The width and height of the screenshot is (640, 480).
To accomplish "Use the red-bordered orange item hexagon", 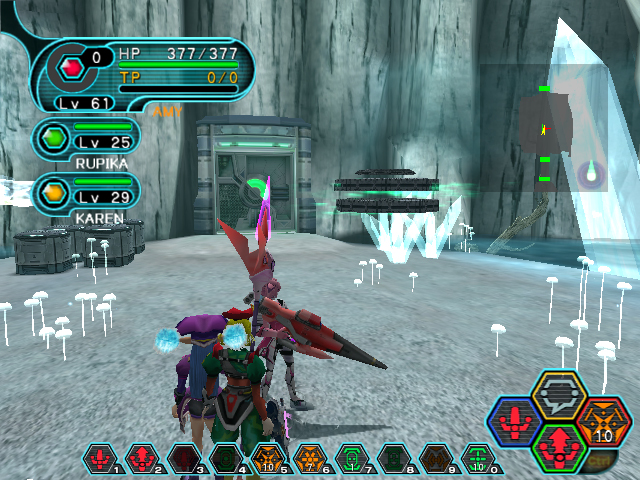I will pyautogui.click(x=602, y=421).
